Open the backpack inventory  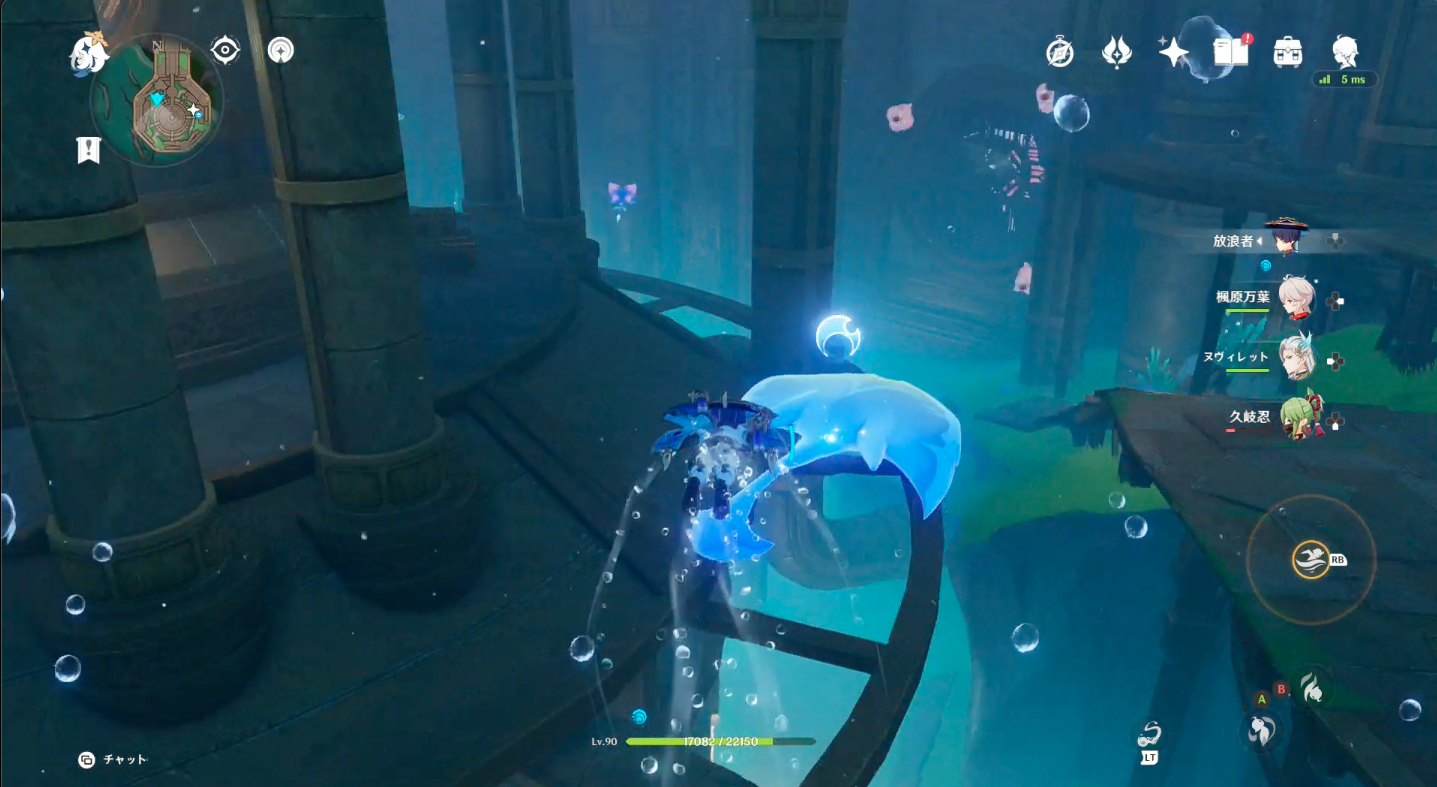(1287, 52)
